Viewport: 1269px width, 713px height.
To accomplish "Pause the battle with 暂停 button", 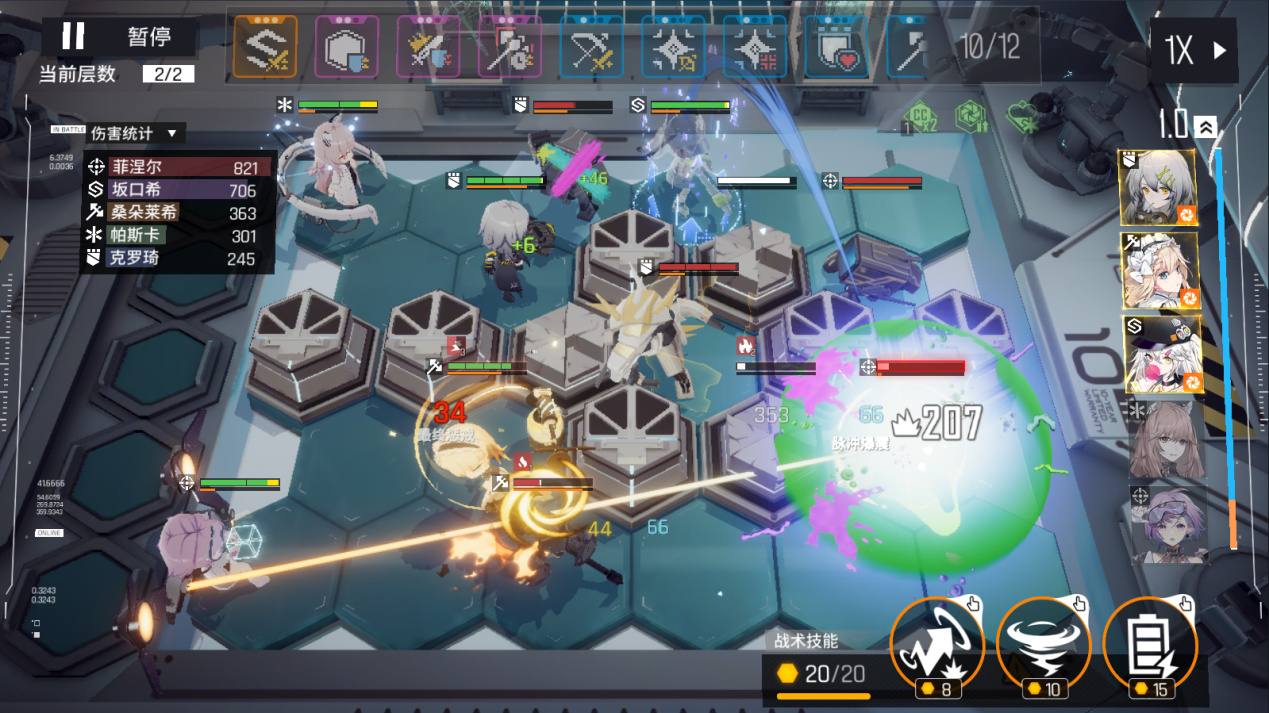I will (x=118, y=37).
